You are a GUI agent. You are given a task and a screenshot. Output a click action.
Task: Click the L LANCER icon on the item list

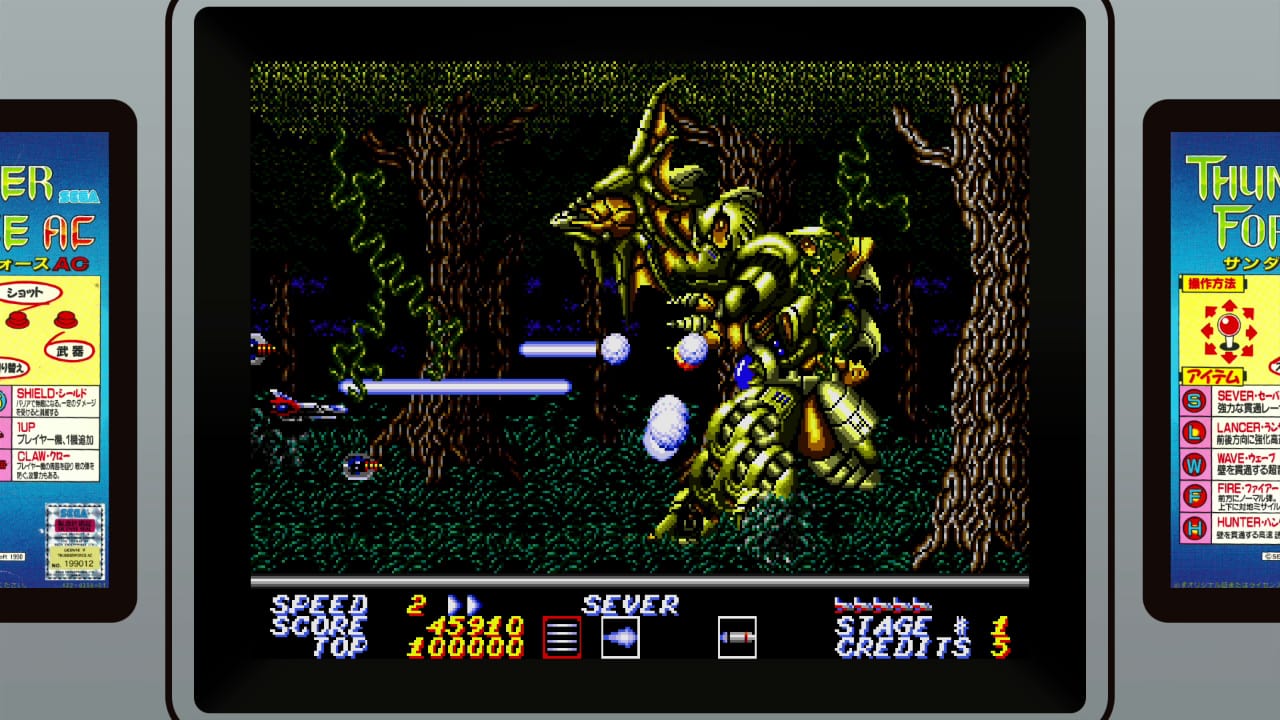[x=1193, y=431]
